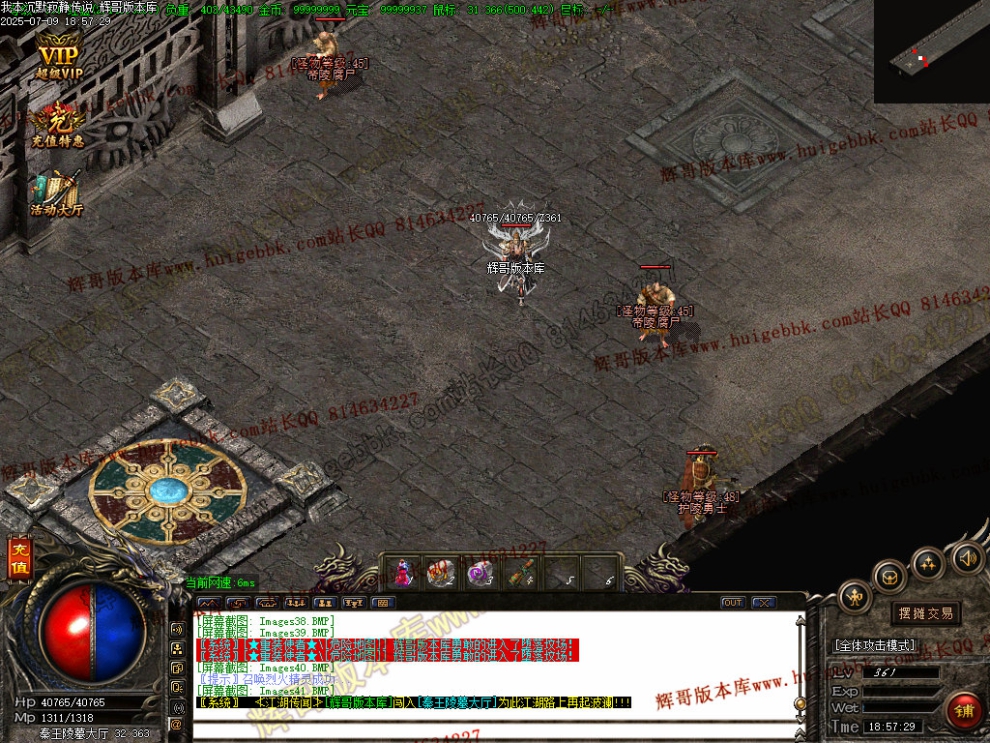Change the 全体攻击模式 attack mode
990x743 pixels.
[x=874, y=646]
